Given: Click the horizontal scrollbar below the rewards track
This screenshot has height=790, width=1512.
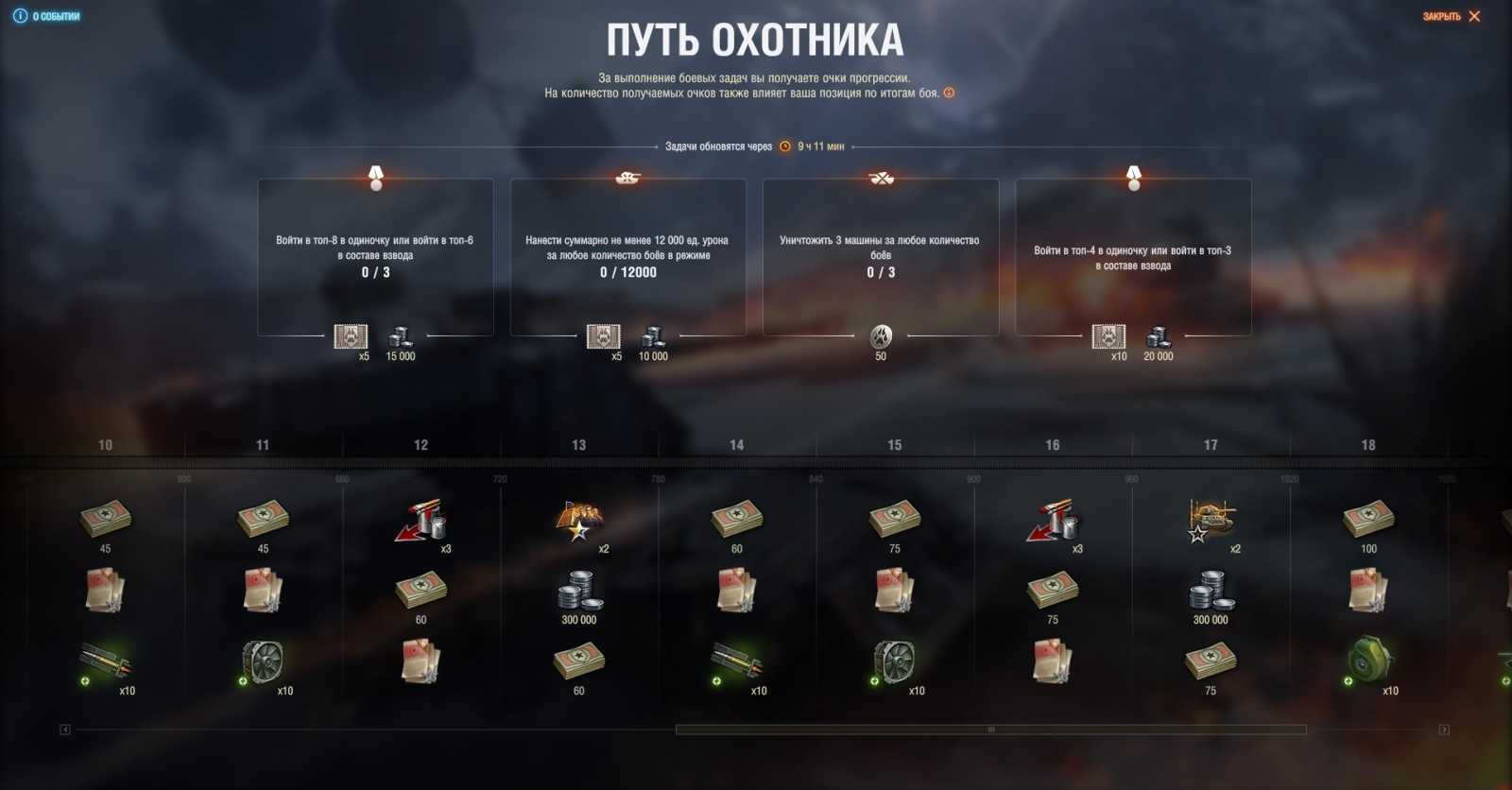Looking at the screenshot, I should pyautogui.click(x=991, y=728).
